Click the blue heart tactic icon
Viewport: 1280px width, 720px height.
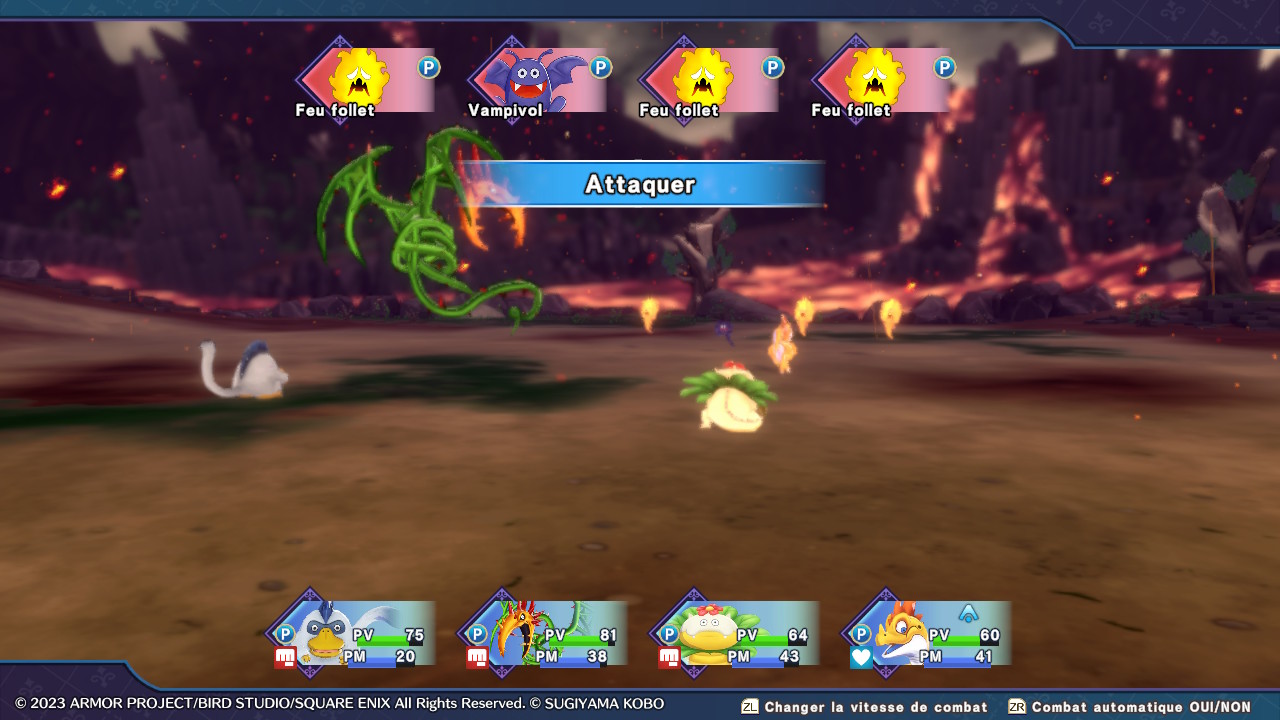(861, 657)
